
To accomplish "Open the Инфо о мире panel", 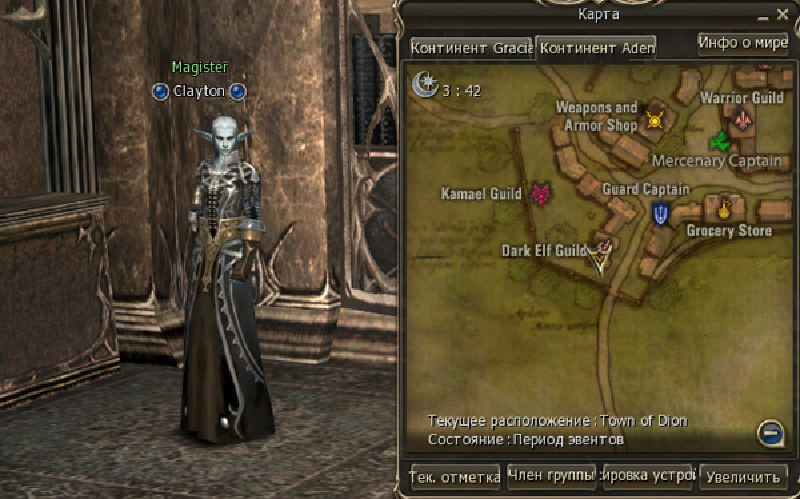I will [x=743, y=43].
